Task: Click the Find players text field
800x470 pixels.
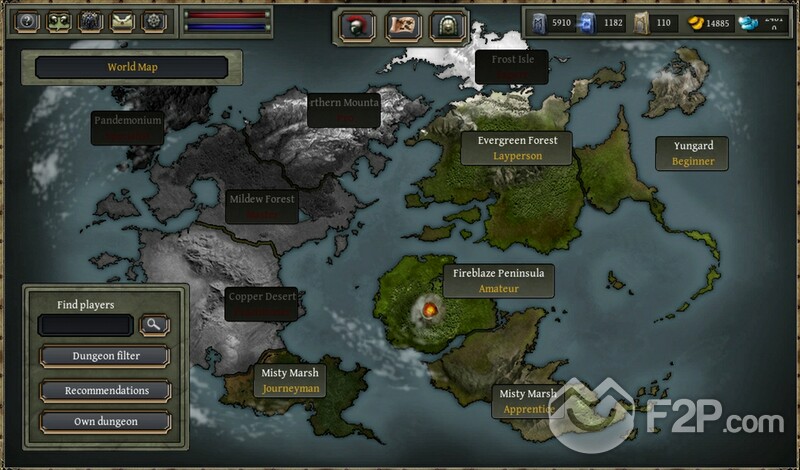Action: coord(85,325)
